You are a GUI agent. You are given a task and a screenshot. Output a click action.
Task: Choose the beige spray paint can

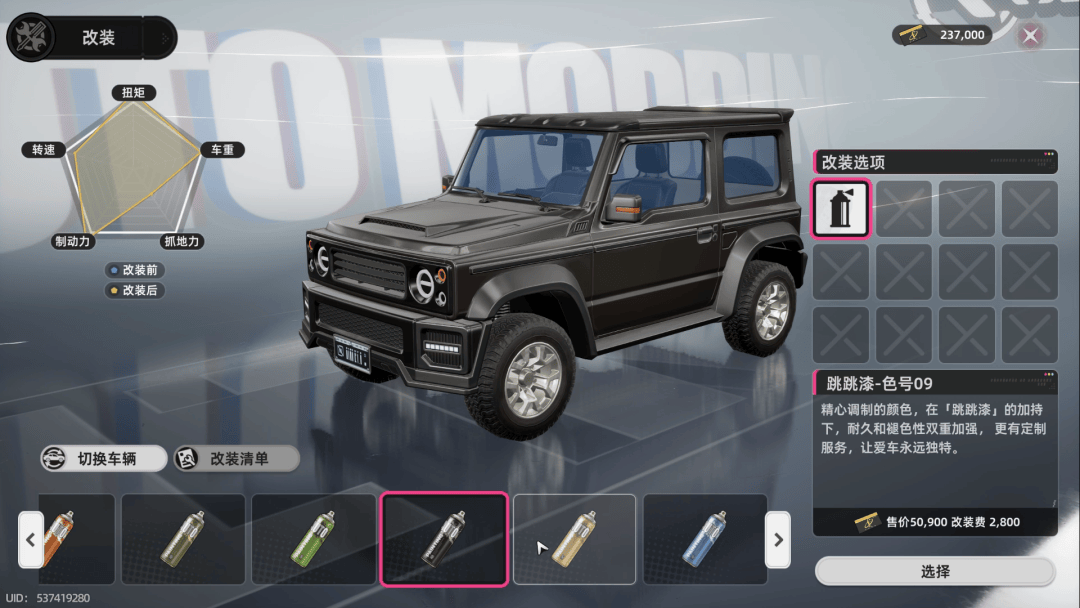[x=575, y=539]
